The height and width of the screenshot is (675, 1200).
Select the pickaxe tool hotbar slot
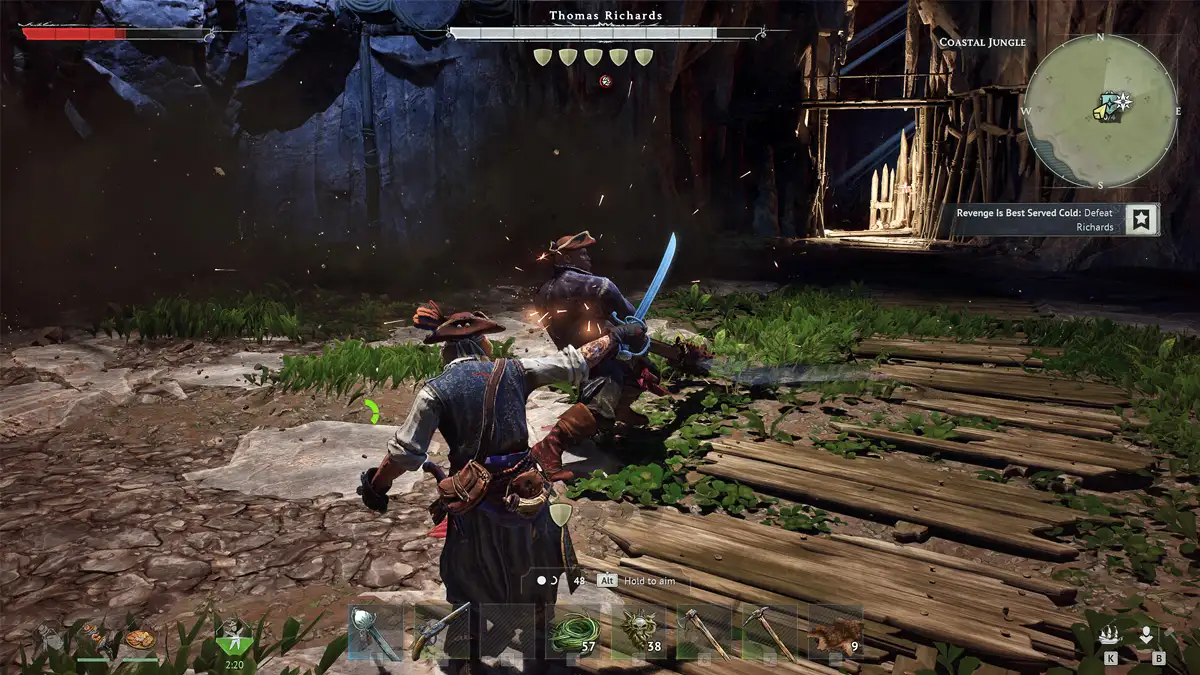(770, 632)
